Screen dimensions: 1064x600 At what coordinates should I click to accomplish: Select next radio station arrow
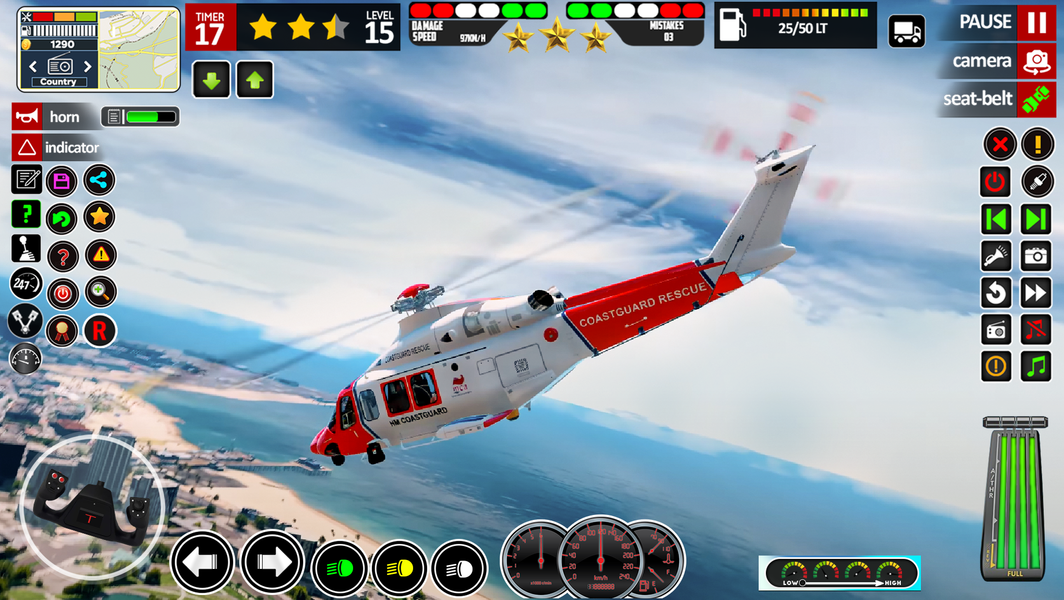pyautogui.click(x=88, y=67)
